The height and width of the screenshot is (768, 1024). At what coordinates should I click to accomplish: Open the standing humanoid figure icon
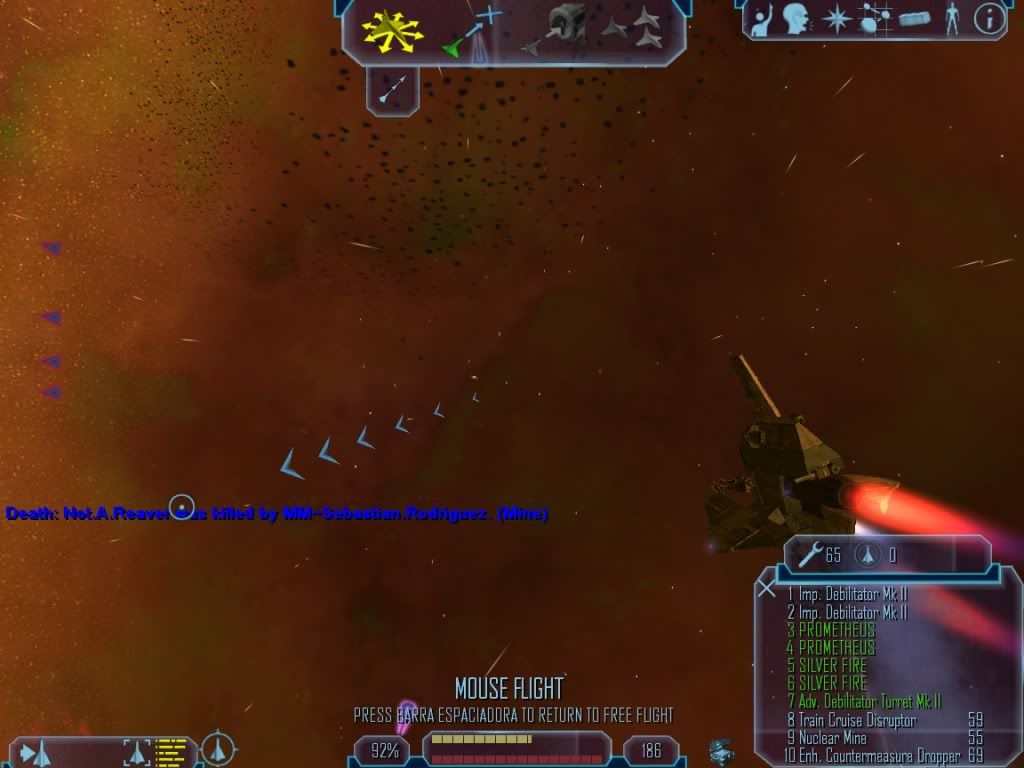tap(951, 18)
